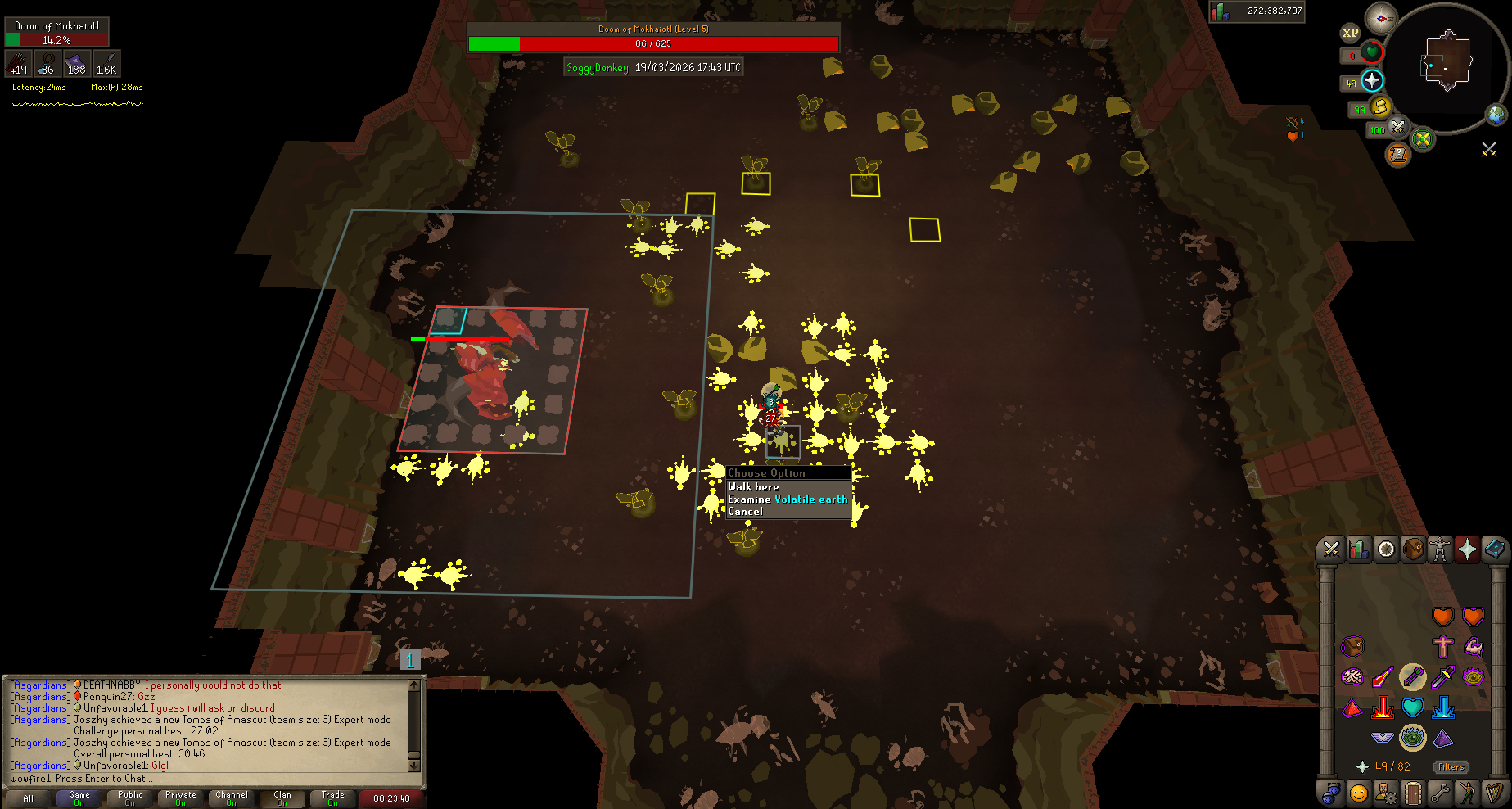Switch to the Spellbook tab
Image resolution: width=1512 pixels, height=809 pixels.
click(1495, 549)
